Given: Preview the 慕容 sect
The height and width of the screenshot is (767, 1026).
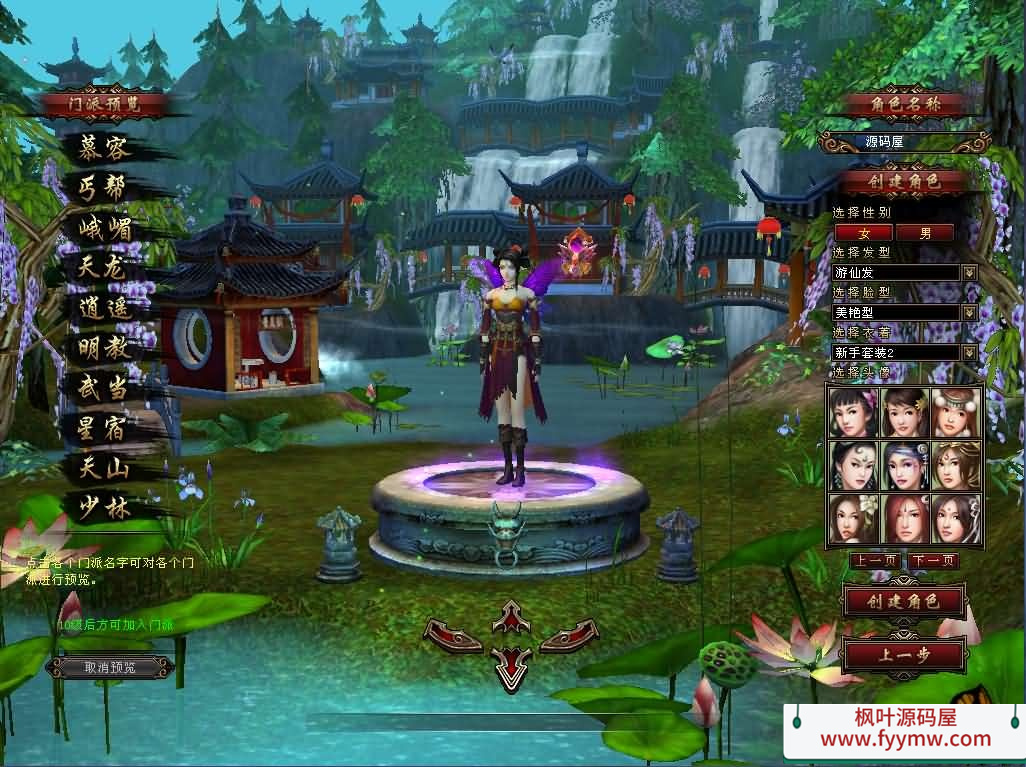Looking at the screenshot, I should pyautogui.click(x=104, y=150).
